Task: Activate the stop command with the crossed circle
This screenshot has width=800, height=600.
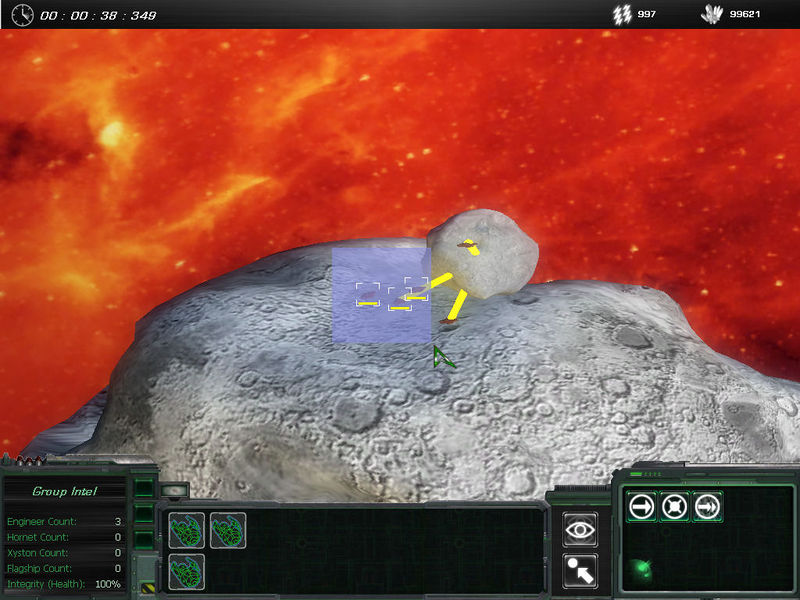Action: point(674,507)
